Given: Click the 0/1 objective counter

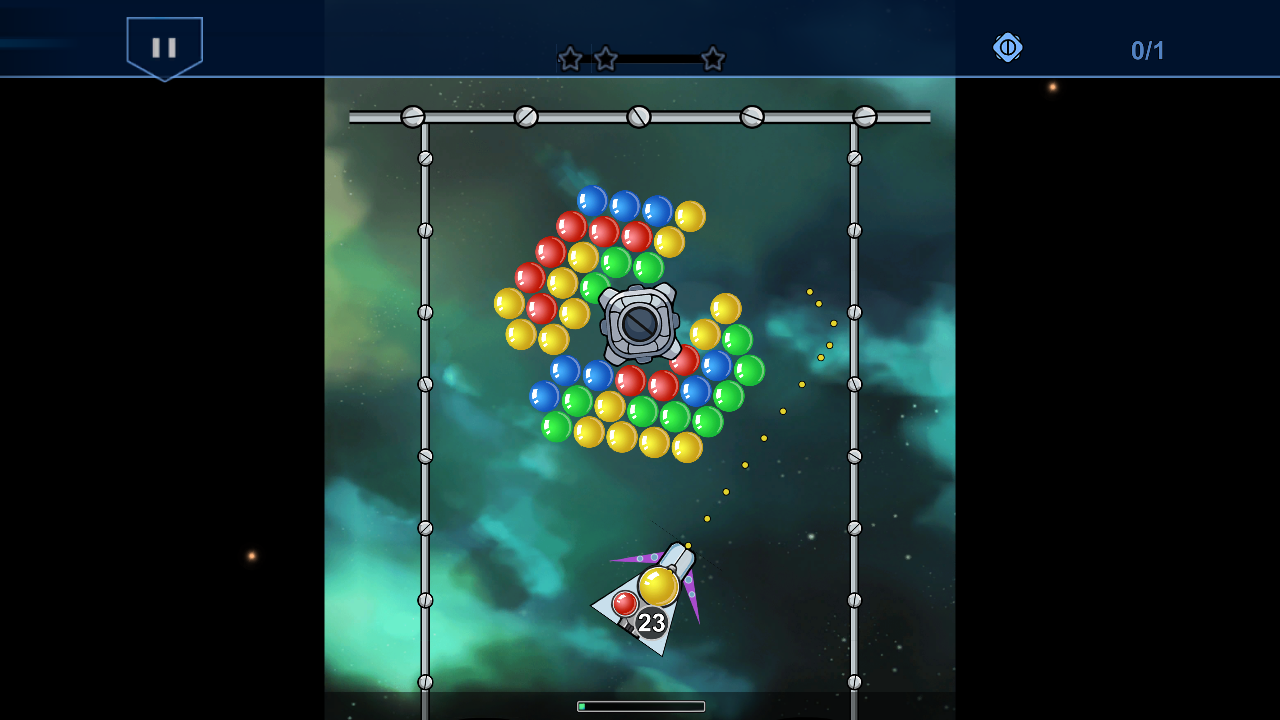Looking at the screenshot, I should (x=1147, y=48).
